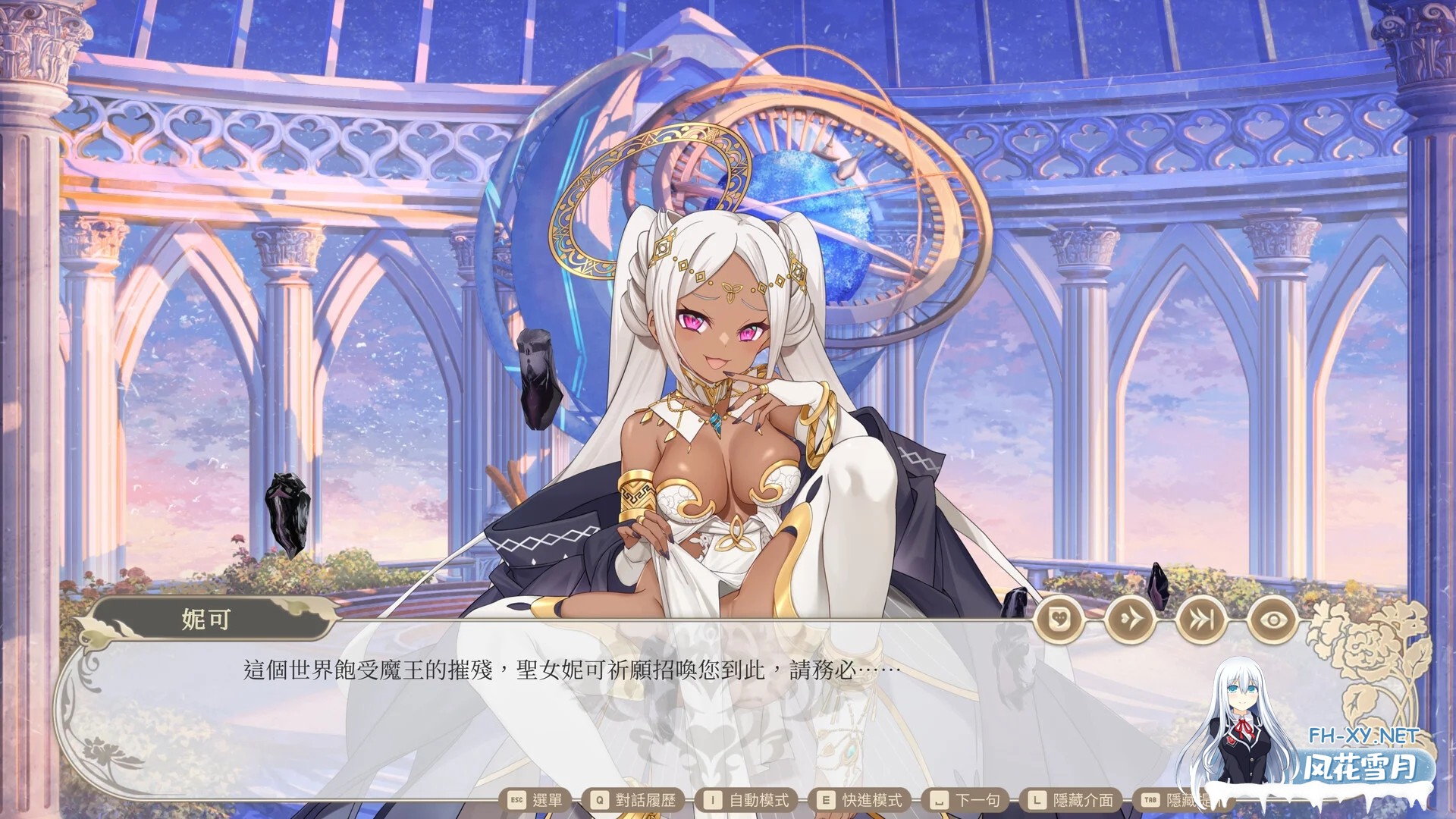Image resolution: width=1456 pixels, height=819 pixels.
Task: Toggle 隱藏介面 to hide the UI
Action: pyautogui.click(x=1084, y=800)
